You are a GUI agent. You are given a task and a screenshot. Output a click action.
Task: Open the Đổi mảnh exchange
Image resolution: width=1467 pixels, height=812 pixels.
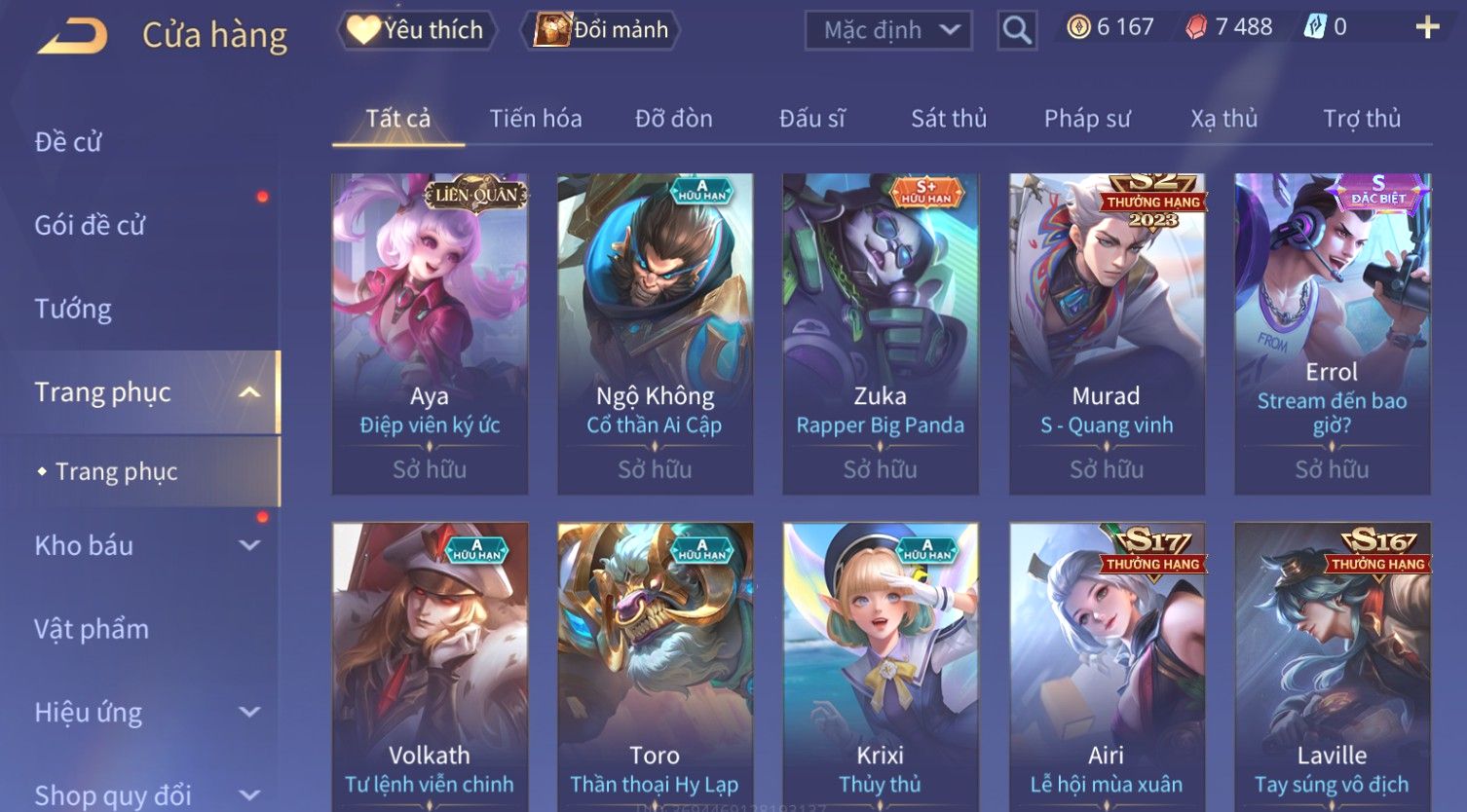(603, 30)
